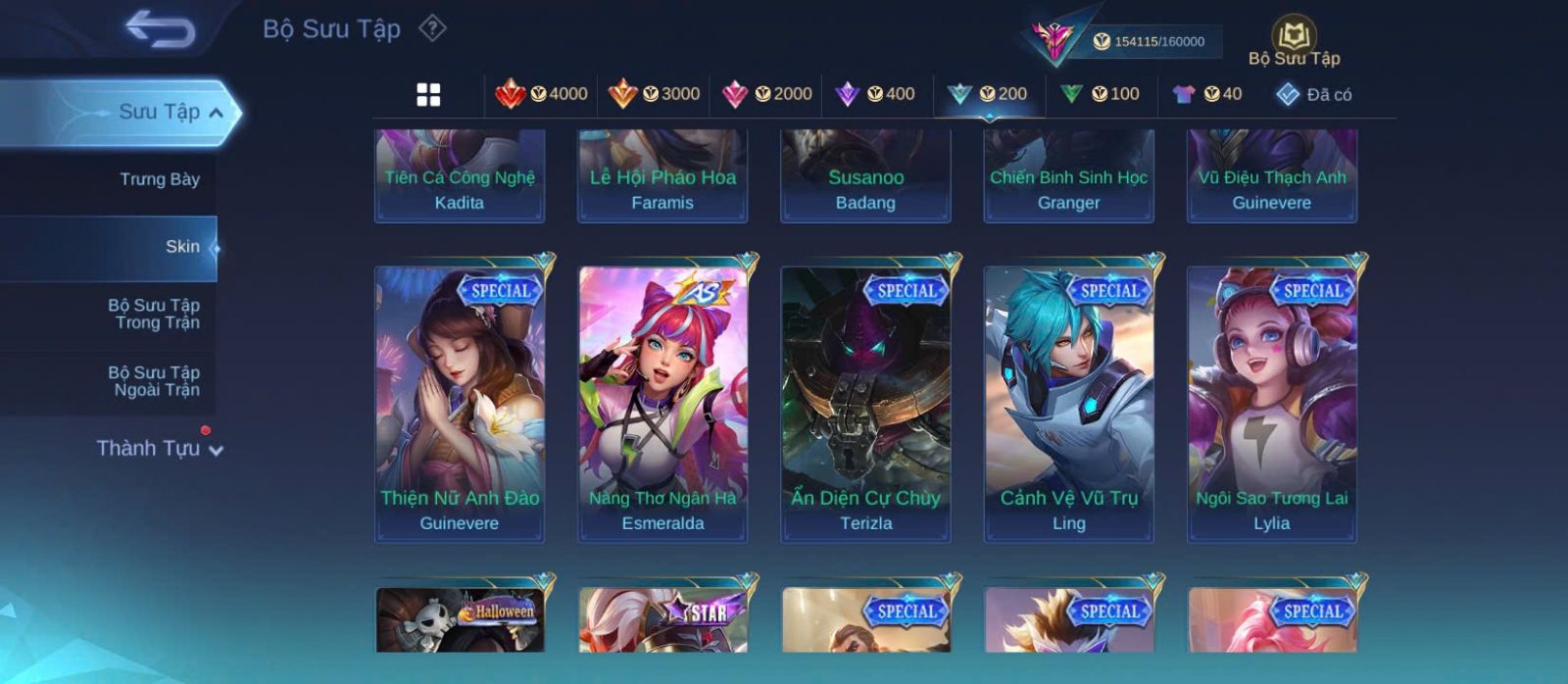Expand the Thành Tựu section

click(159, 449)
